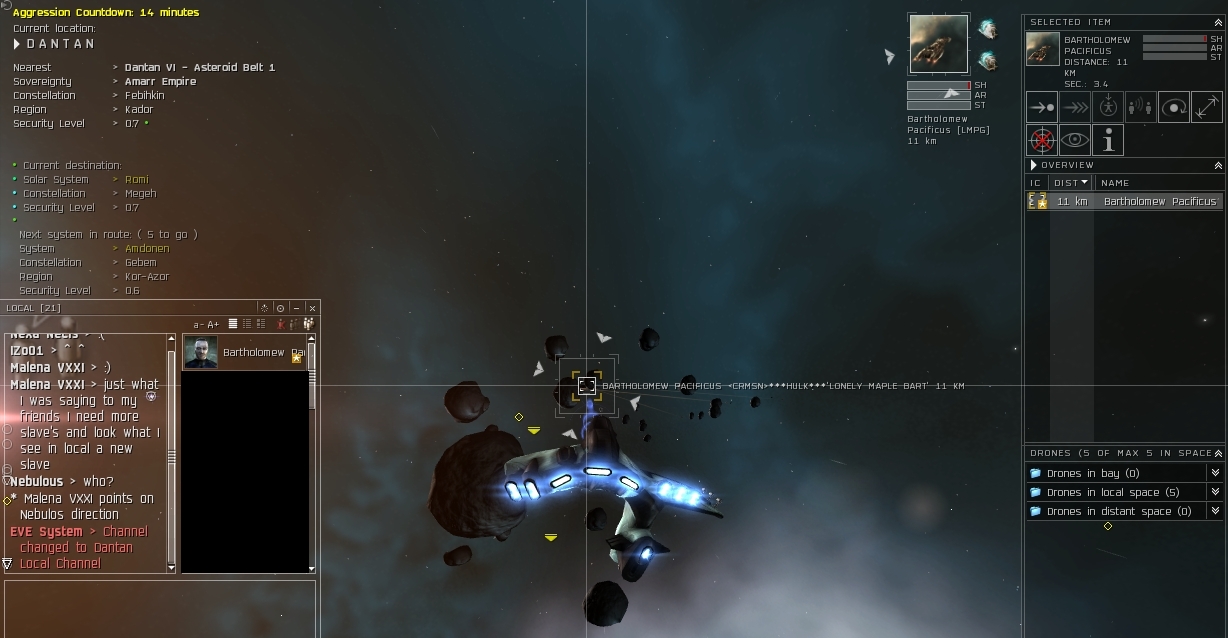Minimize the Local chat window
This screenshot has width=1228, height=638.
(297, 308)
